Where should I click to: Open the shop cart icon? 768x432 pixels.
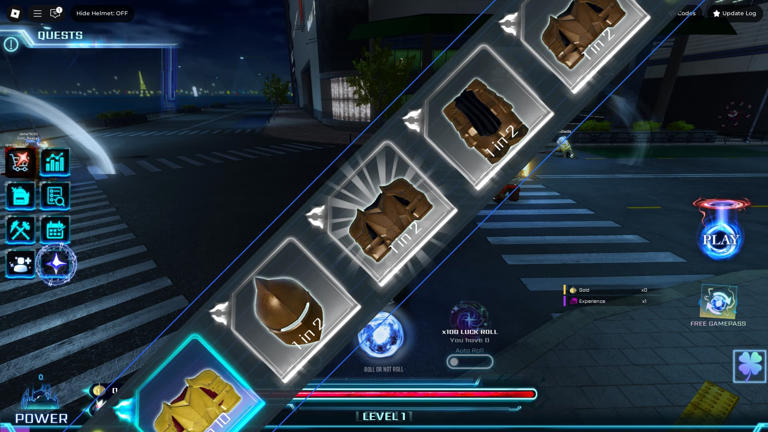pyautogui.click(x=21, y=162)
